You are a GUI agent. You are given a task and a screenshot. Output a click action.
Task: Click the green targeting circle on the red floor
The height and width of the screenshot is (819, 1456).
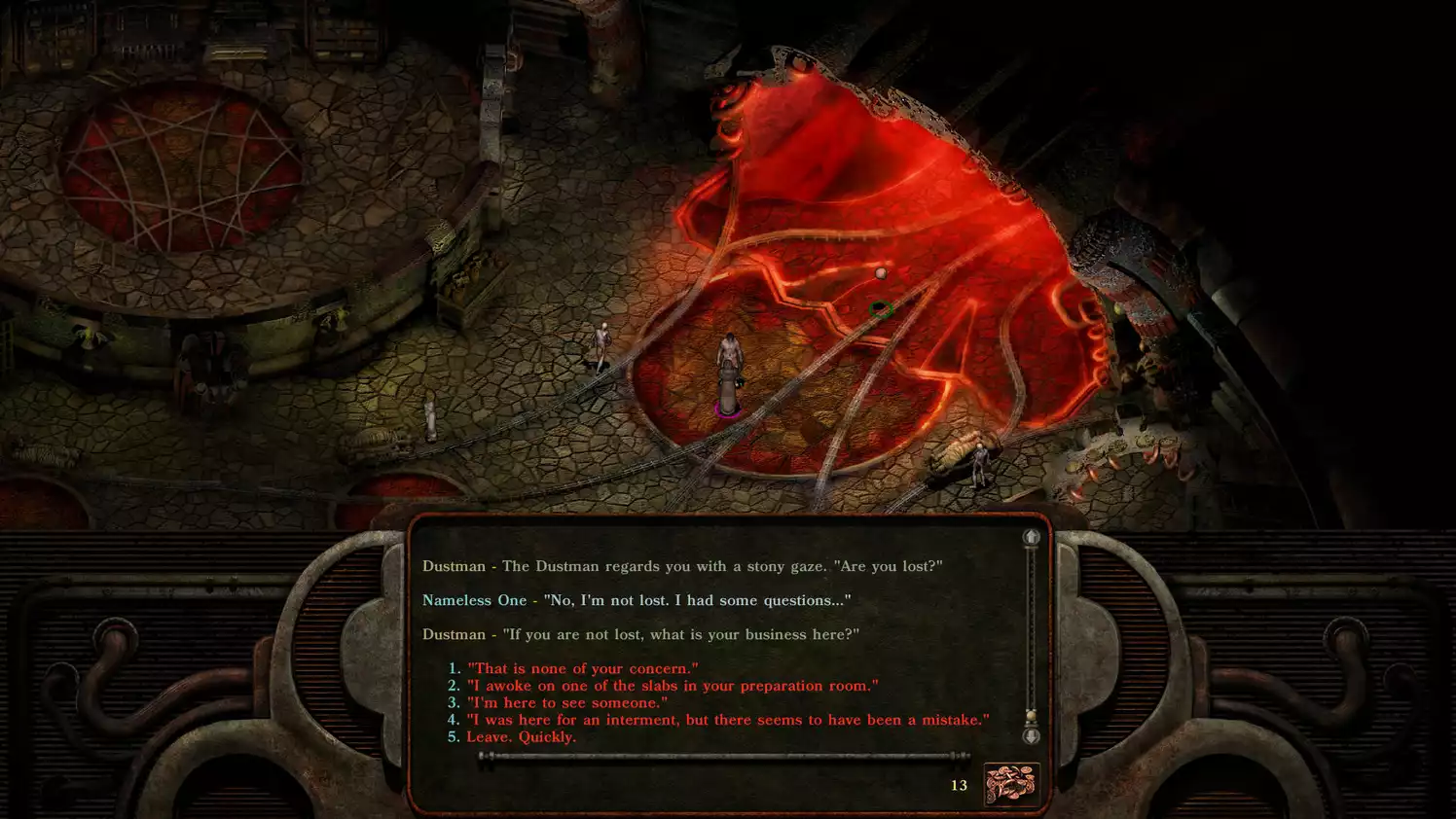882,309
